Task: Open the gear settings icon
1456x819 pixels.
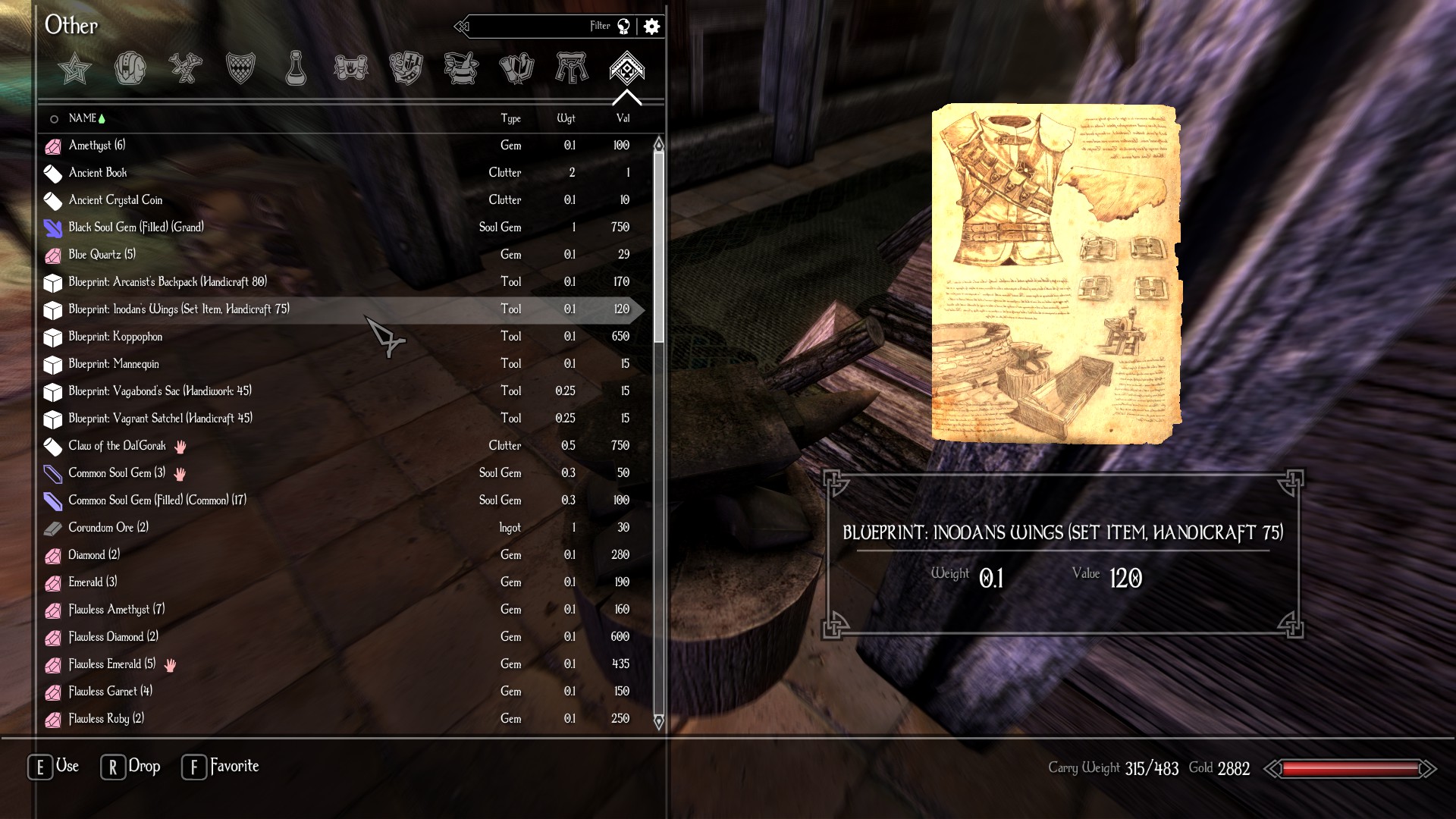Action: (651, 27)
